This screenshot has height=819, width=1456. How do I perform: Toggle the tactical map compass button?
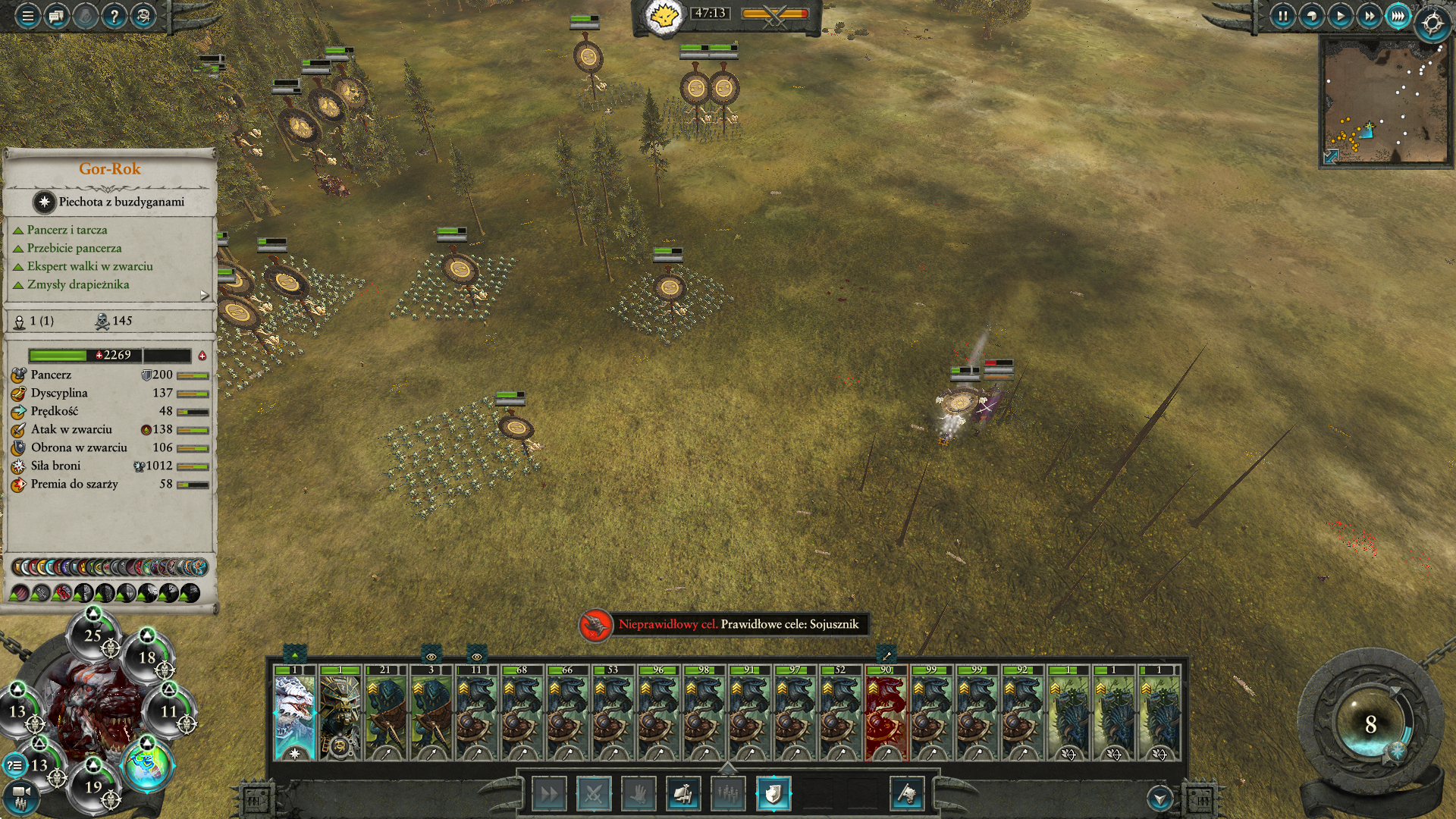point(1432,24)
